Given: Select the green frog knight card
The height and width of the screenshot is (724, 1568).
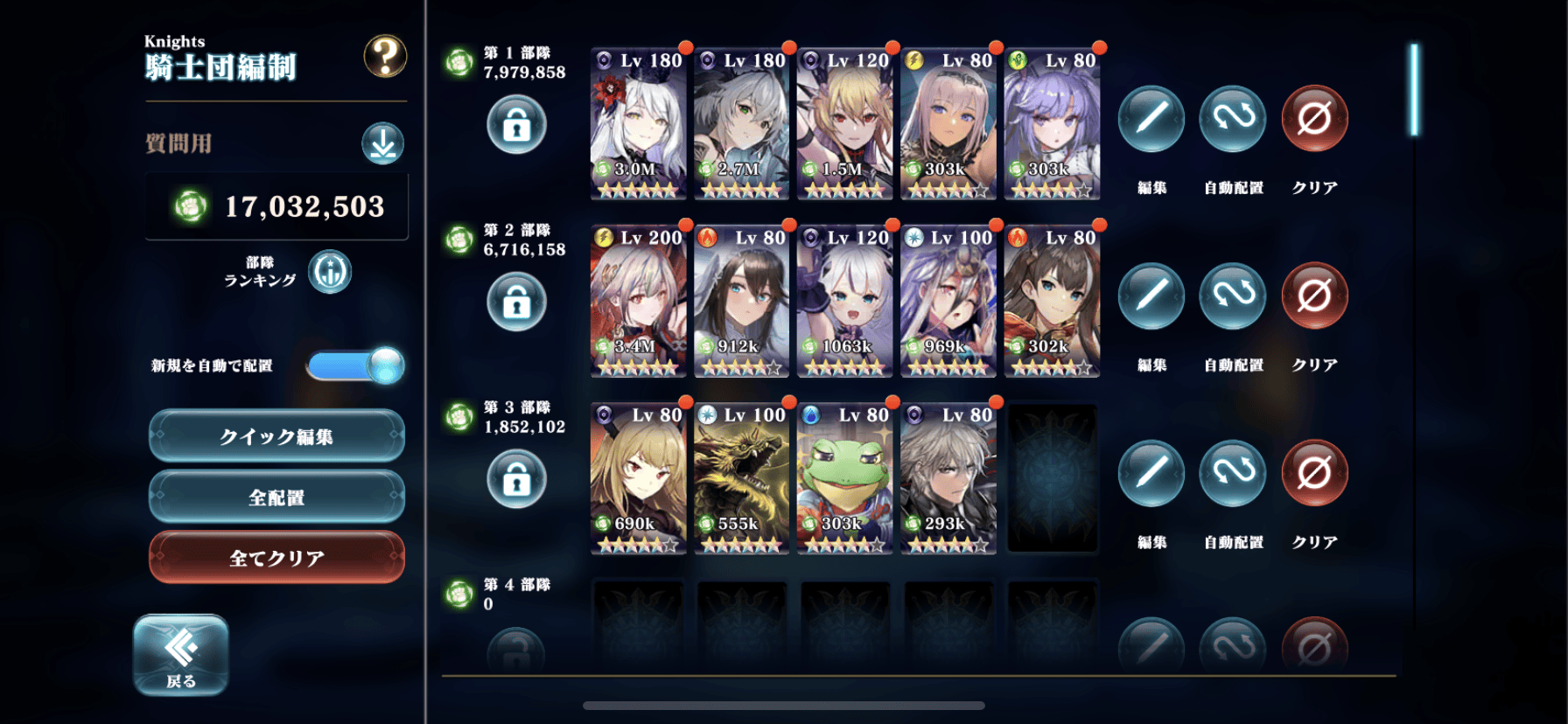Looking at the screenshot, I should point(844,478).
